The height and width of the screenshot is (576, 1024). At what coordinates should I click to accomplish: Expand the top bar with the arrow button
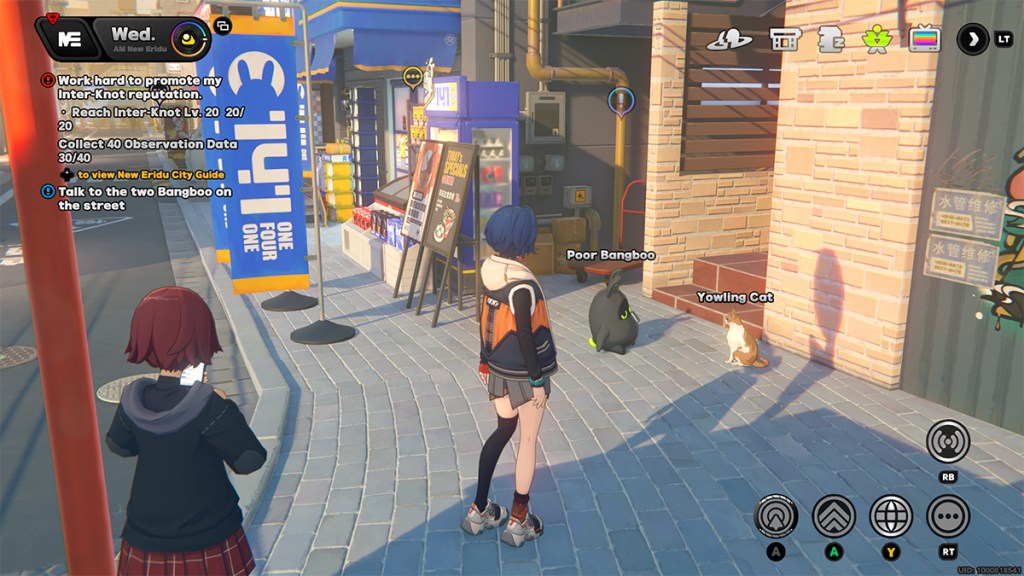click(x=972, y=39)
